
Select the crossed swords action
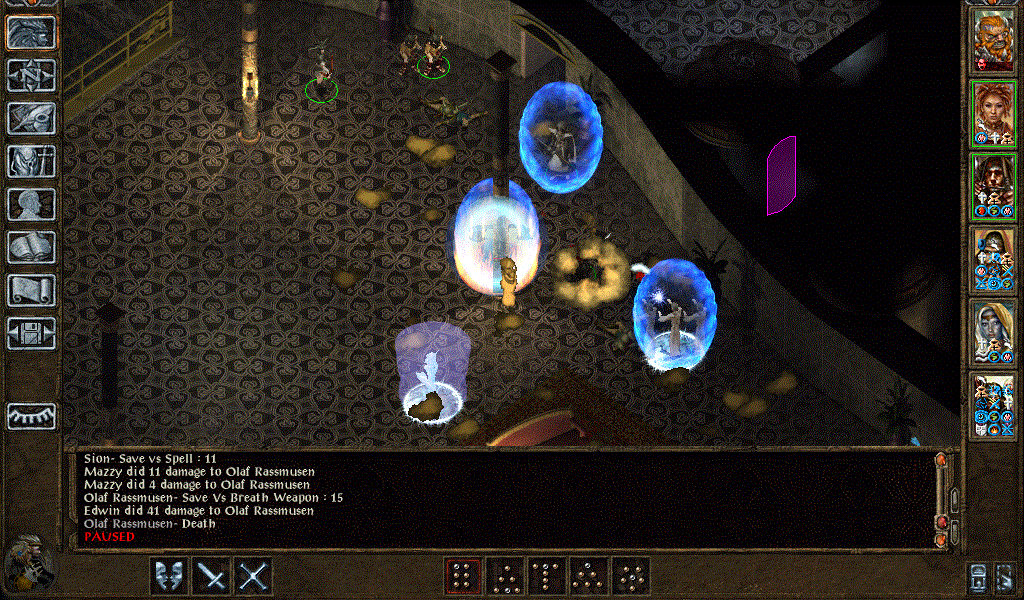254,576
